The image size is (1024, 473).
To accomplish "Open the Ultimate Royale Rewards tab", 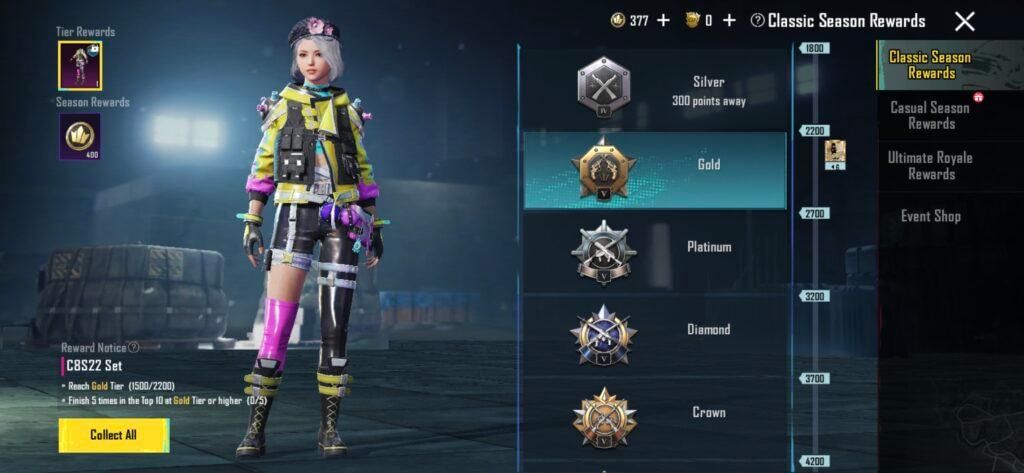I will click(930, 165).
